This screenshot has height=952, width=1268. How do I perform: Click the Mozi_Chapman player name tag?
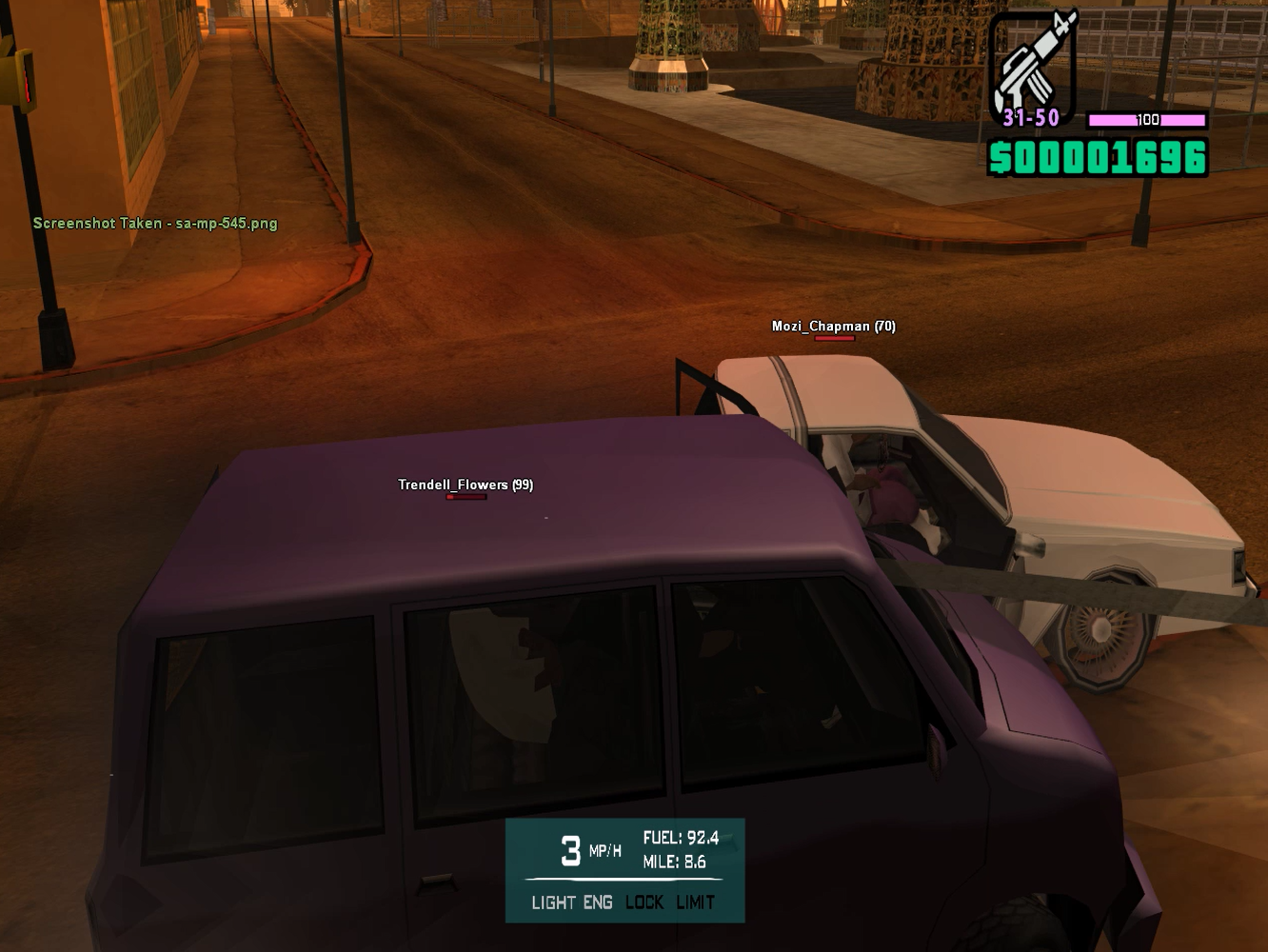tap(833, 327)
